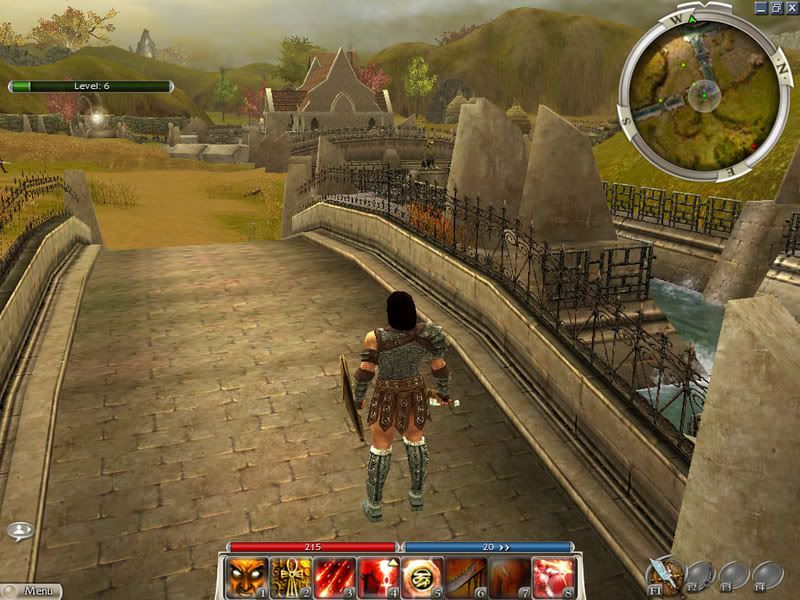Image resolution: width=800 pixels, height=600 pixels.
Task: Activate the dark red skill in slot 7
Action: (x=508, y=577)
